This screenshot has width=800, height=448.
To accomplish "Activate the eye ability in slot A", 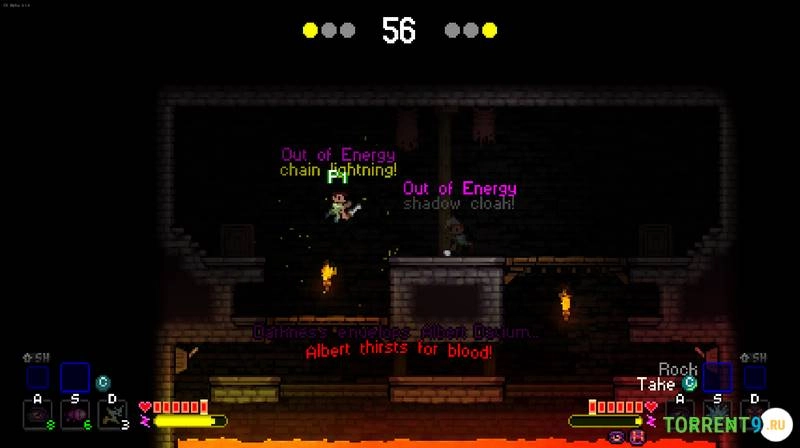I will click(36, 414).
